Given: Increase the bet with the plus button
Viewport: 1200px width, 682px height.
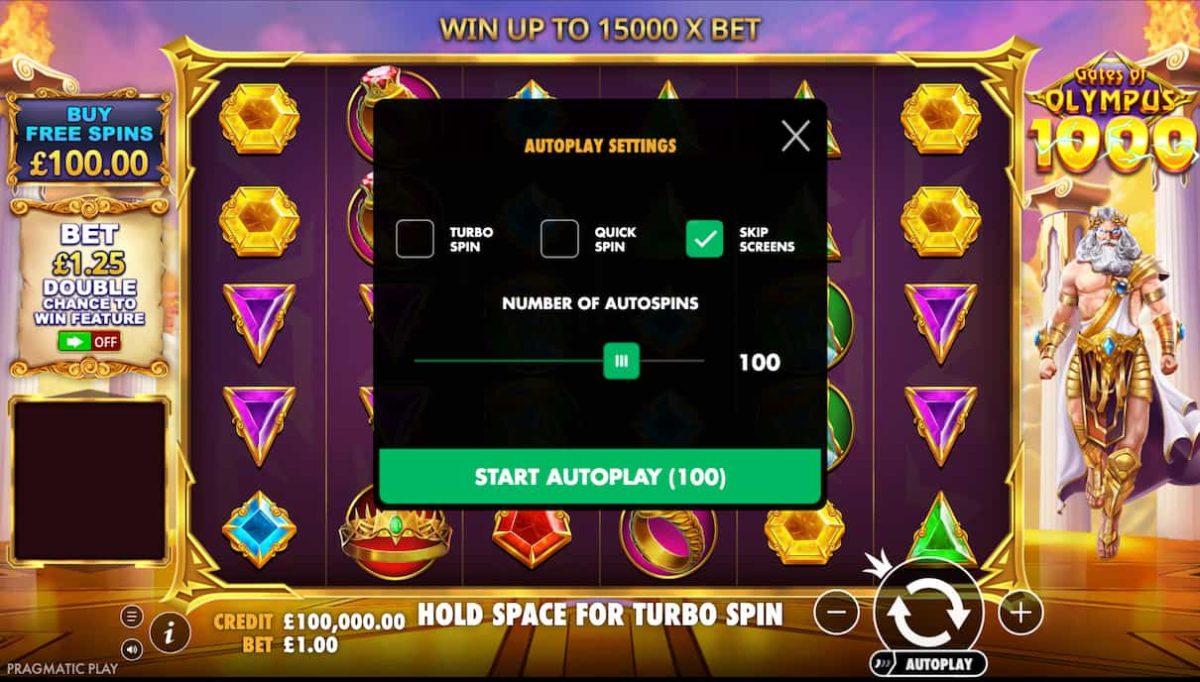Looking at the screenshot, I should (x=1019, y=611).
